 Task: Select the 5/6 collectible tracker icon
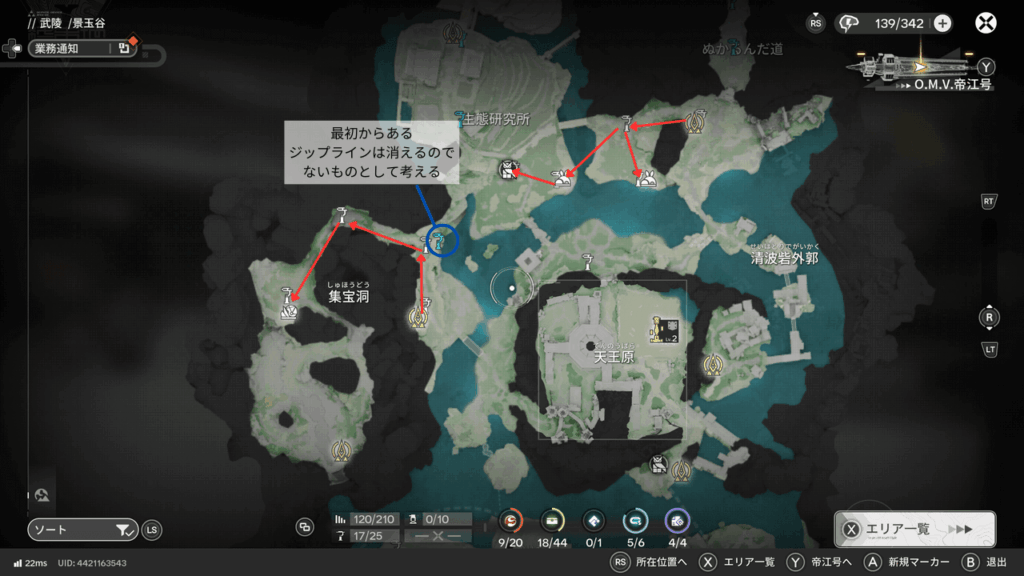634,520
